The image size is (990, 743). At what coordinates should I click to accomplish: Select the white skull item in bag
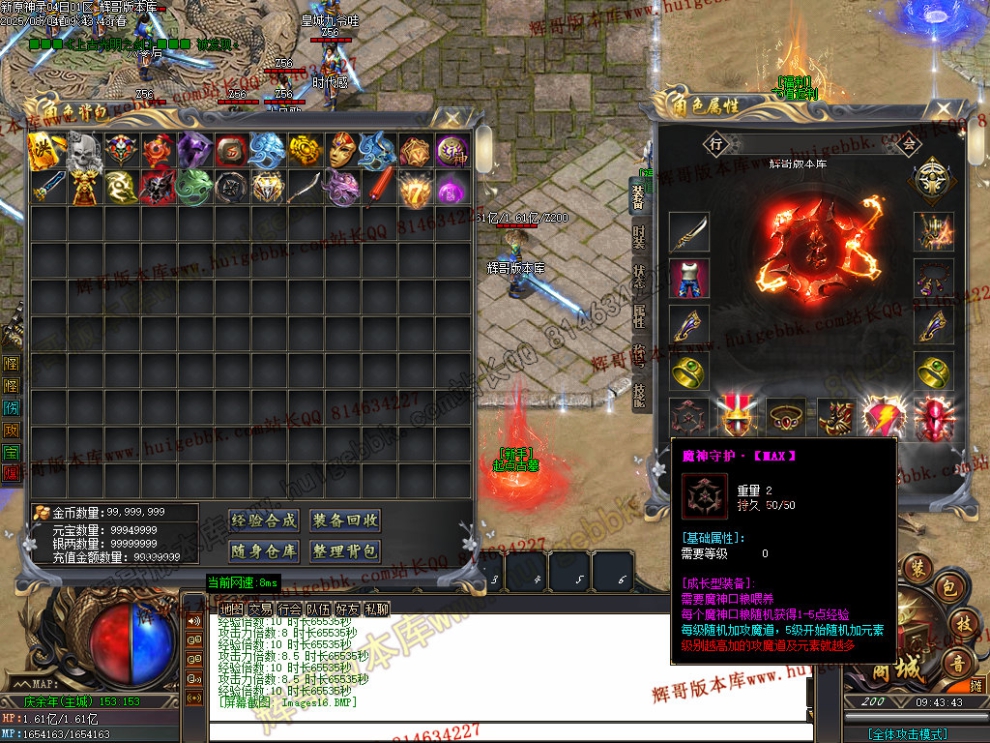point(84,150)
